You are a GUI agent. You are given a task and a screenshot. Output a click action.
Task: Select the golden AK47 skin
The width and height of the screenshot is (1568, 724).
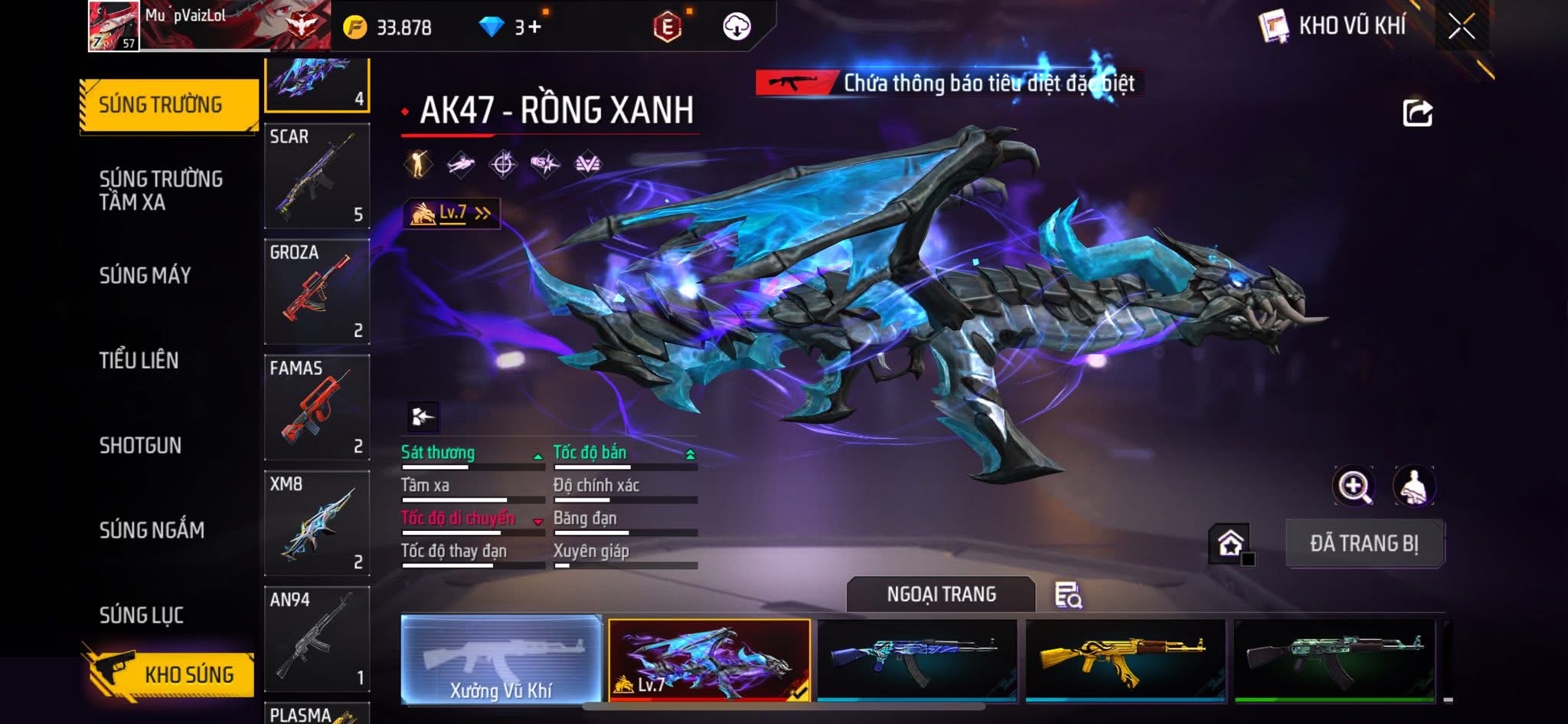coord(1124,660)
